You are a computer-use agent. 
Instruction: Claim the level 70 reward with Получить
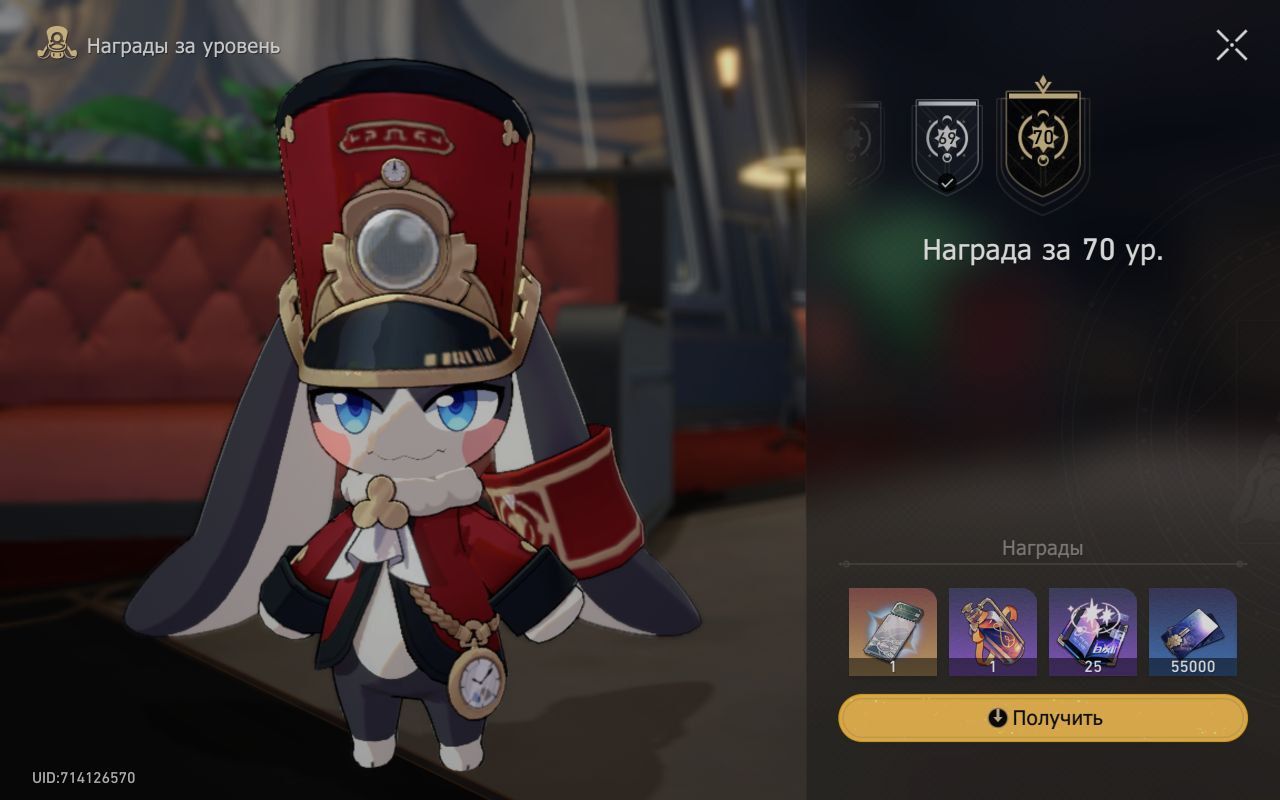1043,718
